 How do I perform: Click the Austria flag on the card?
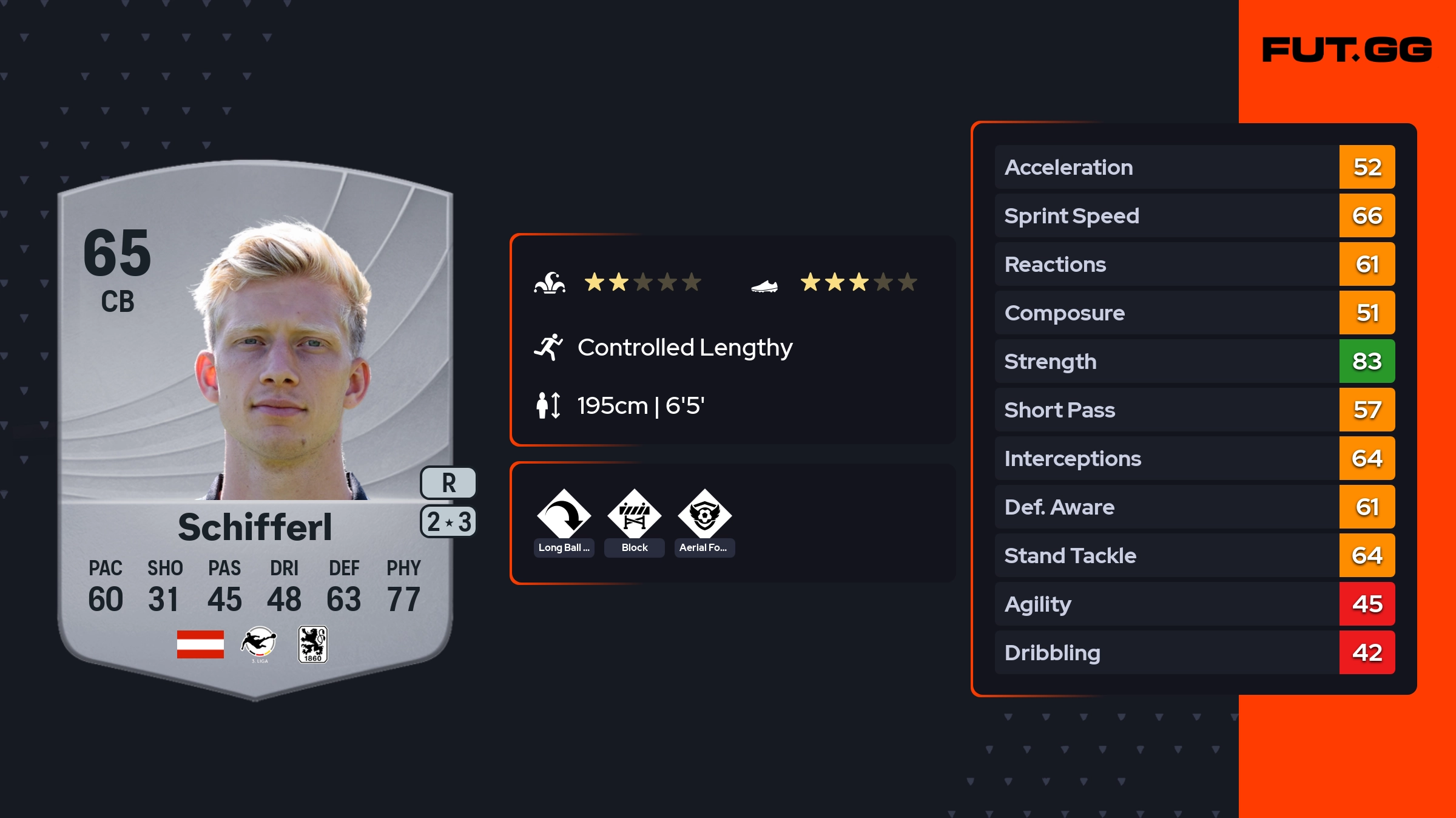pyautogui.click(x=200, y=644)
